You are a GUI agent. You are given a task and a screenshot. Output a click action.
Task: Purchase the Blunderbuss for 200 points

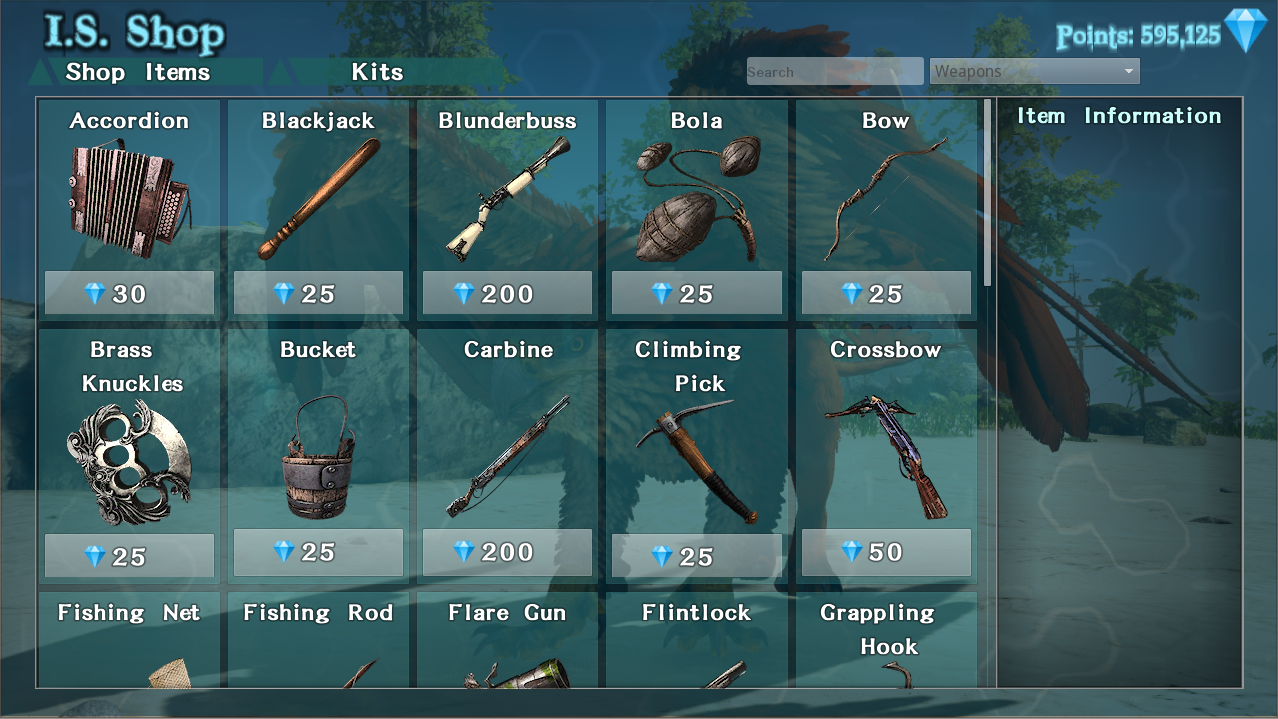[507, 294]
